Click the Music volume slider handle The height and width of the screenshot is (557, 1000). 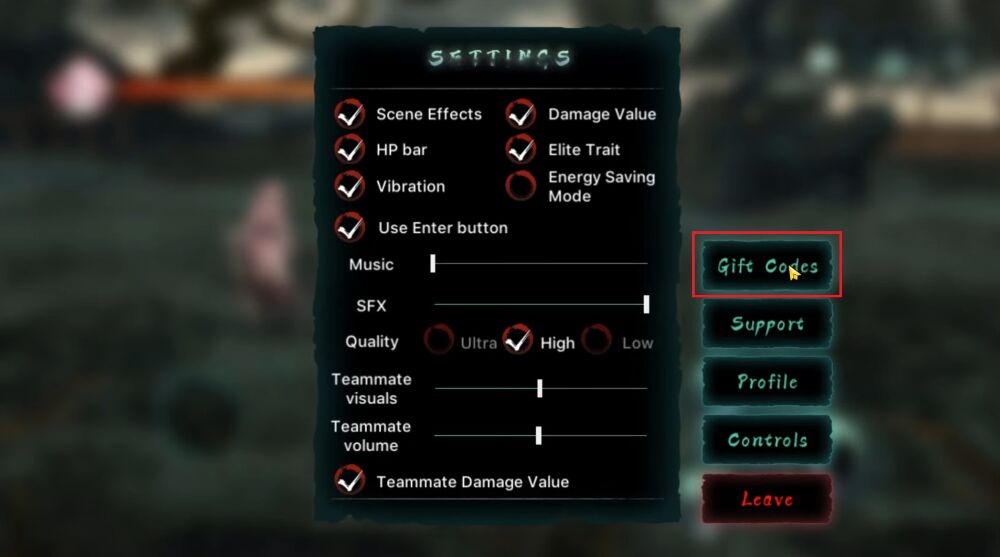pyautogui.click(x=433, y=263)
